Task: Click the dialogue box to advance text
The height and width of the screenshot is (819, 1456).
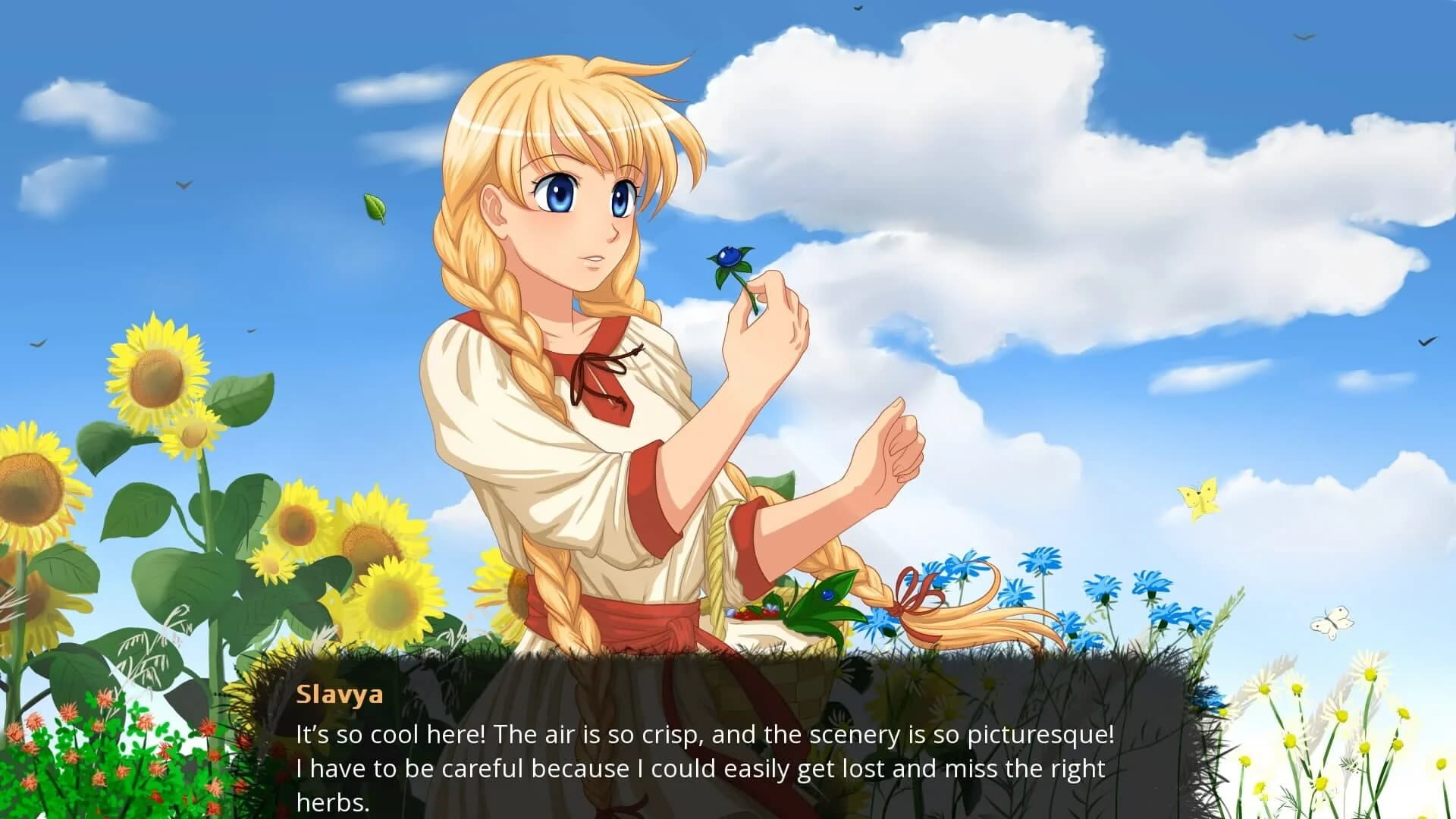Action: coord(682,751)
